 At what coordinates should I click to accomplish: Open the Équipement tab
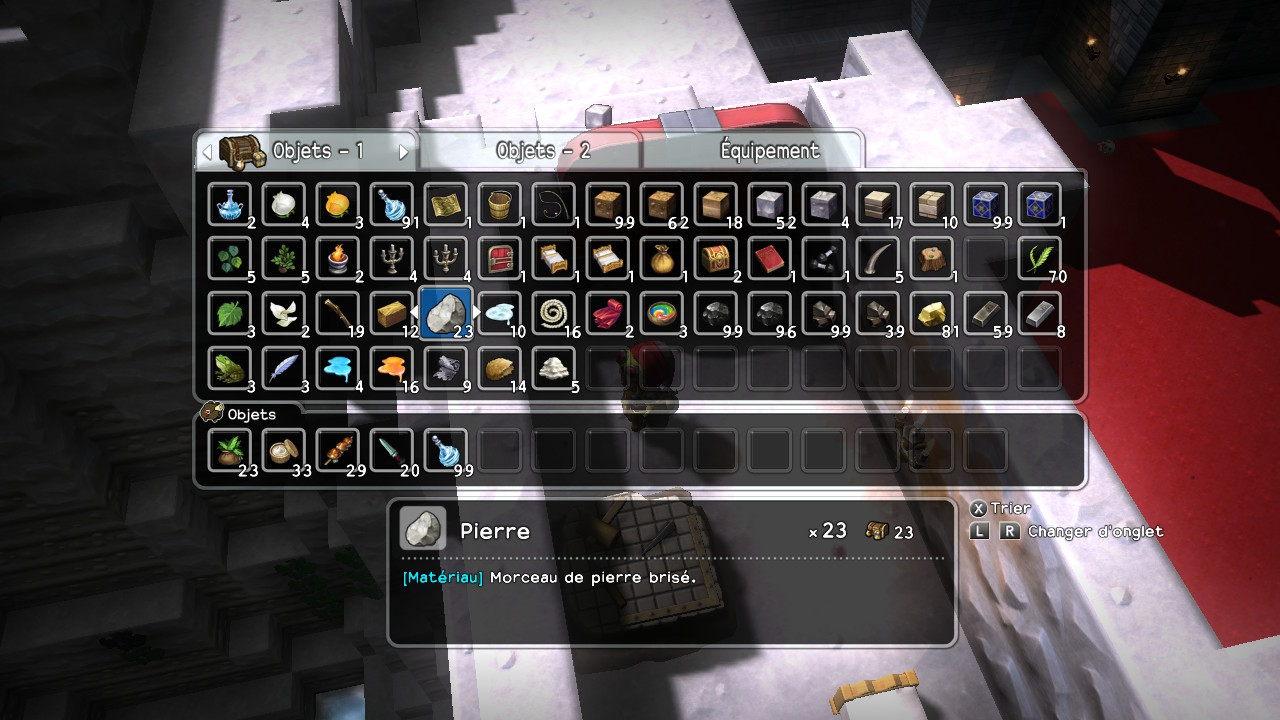click(x=769, y=151)
